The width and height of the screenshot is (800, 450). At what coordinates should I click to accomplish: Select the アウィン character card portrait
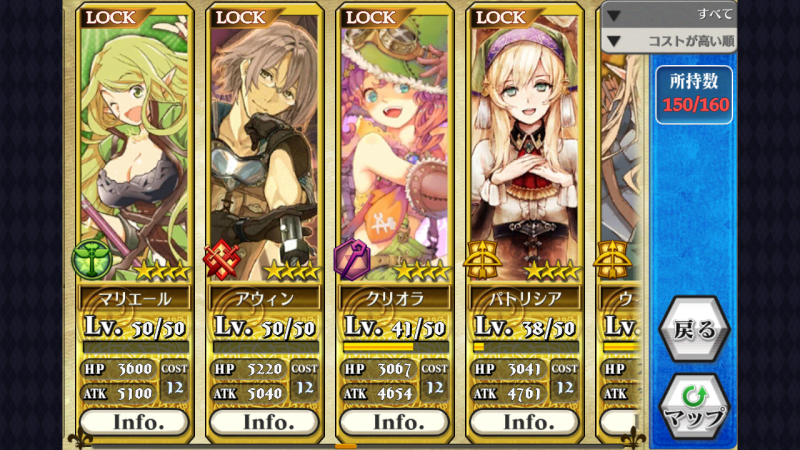[x=265, y=150]
